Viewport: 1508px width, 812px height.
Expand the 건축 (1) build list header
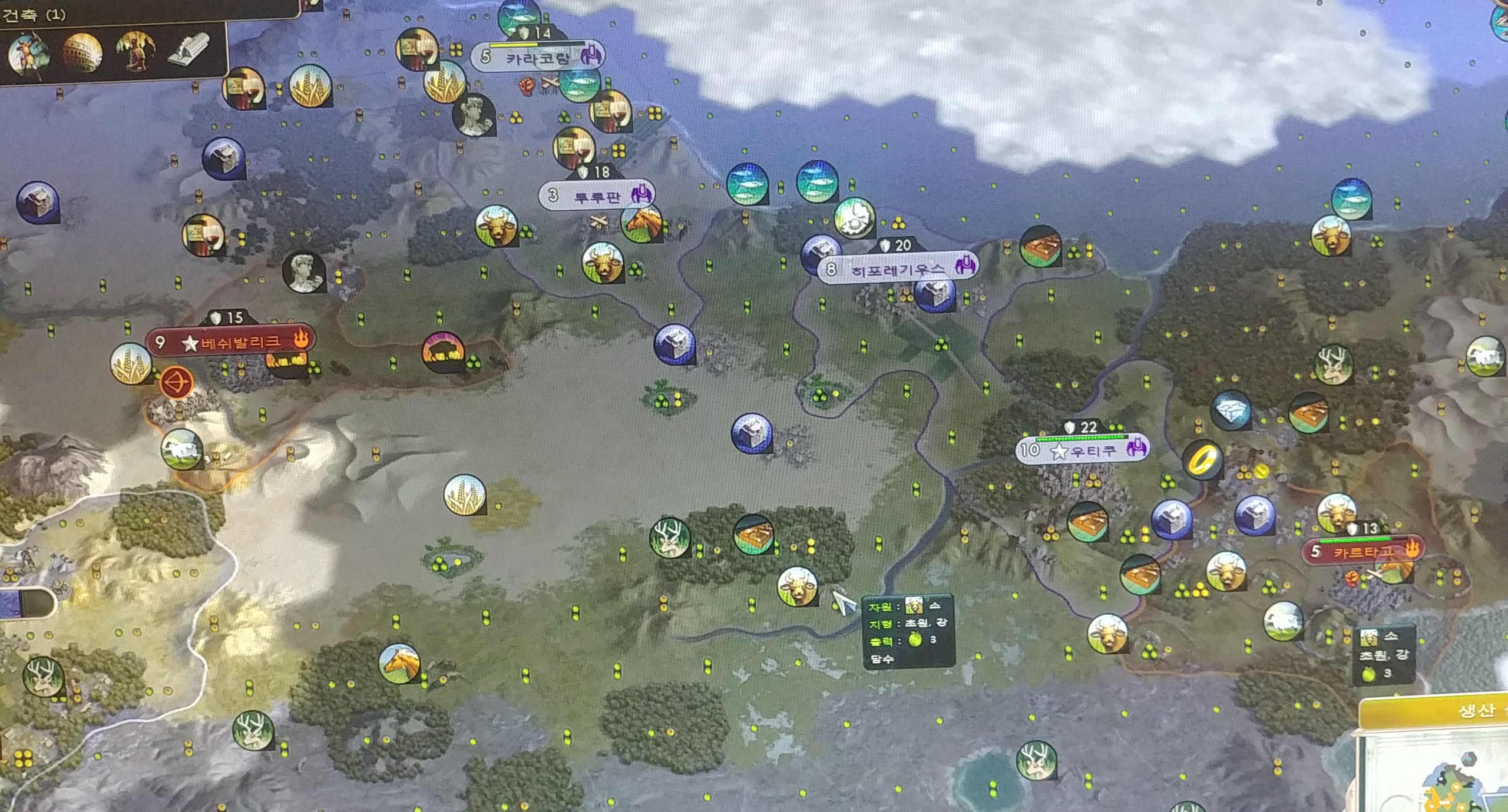[x=35, y=15]
